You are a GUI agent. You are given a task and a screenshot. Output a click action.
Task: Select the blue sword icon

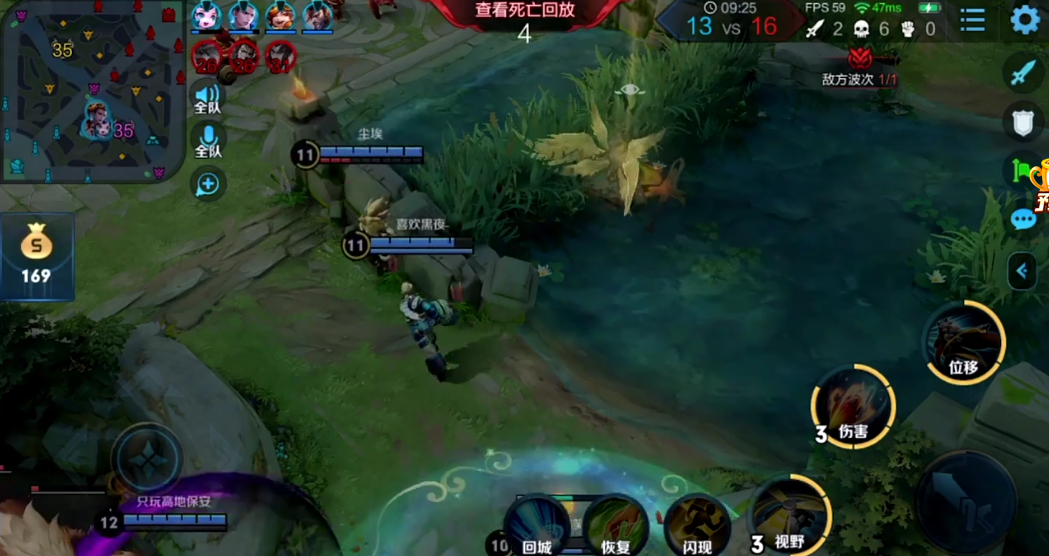tap(1022, 73)
